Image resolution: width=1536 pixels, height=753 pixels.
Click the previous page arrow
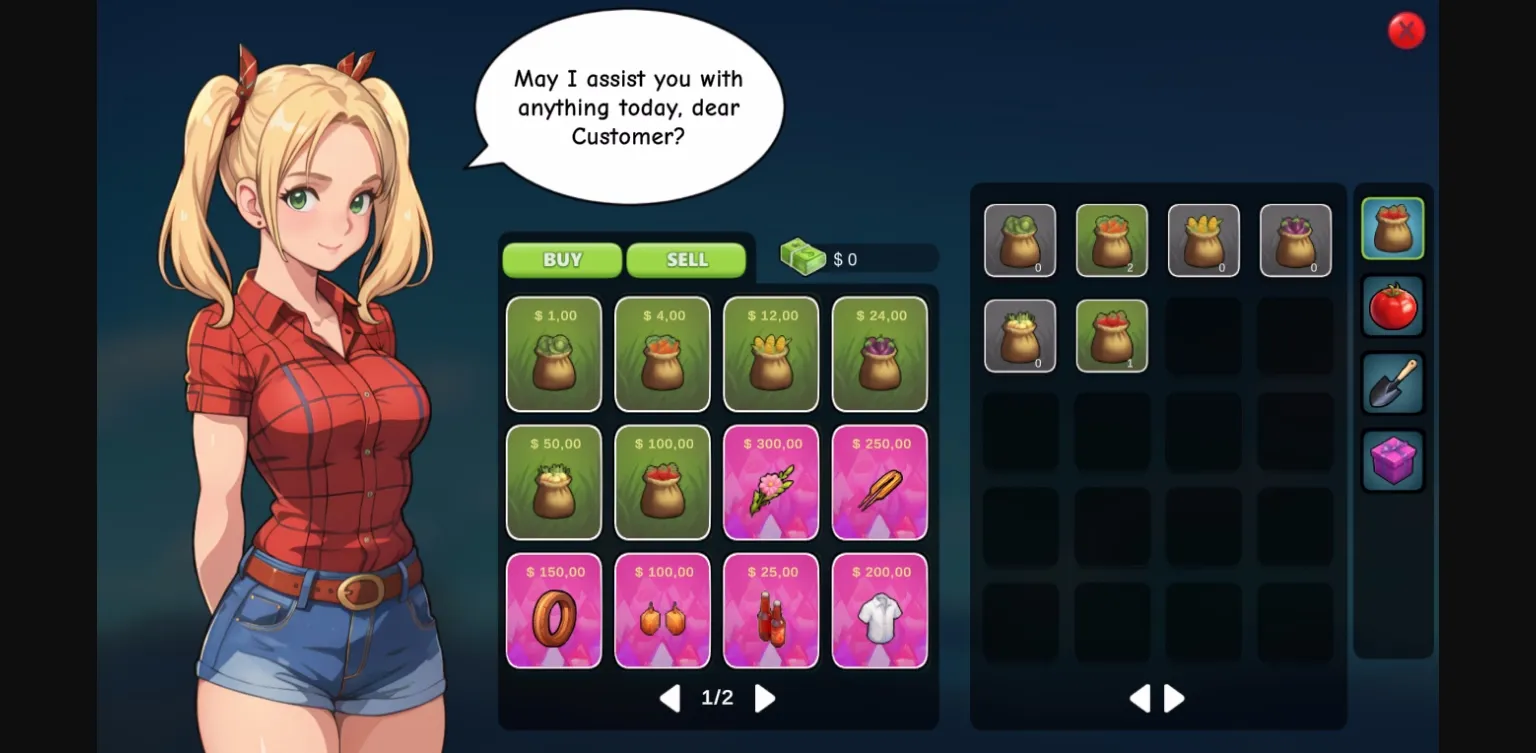(x=671, y=698)
